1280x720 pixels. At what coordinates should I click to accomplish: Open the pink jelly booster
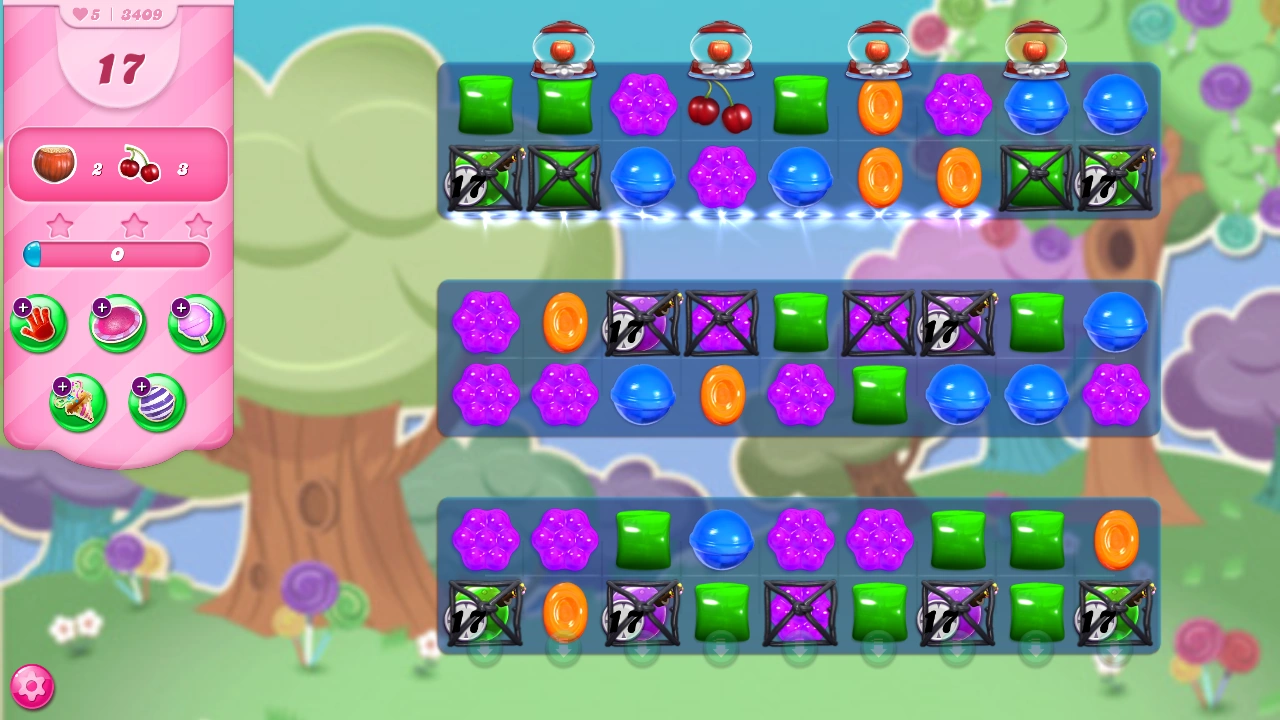(117, 324)
